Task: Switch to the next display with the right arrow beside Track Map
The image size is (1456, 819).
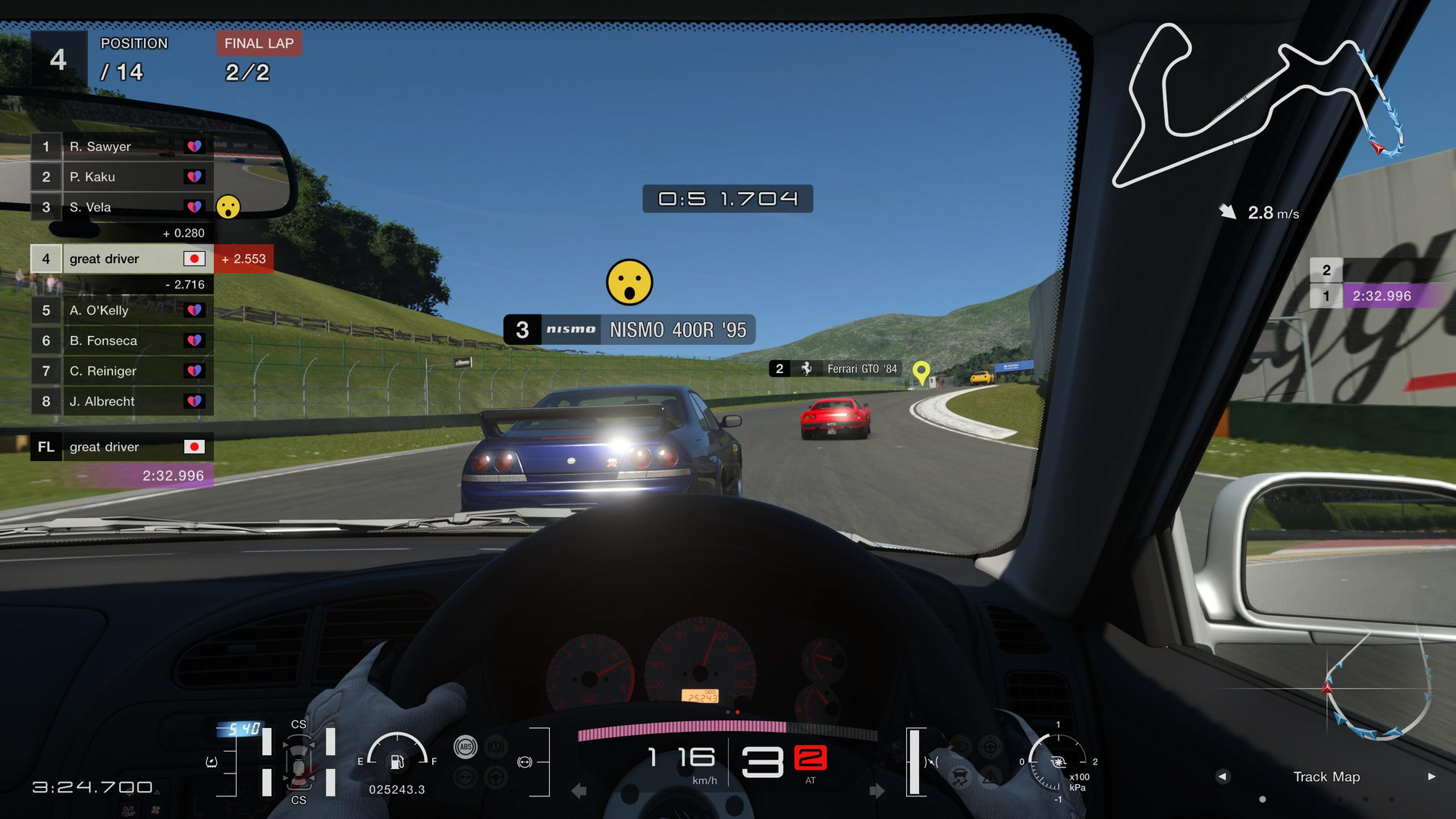Action: pyautogui.click(x=1431, y=777)
